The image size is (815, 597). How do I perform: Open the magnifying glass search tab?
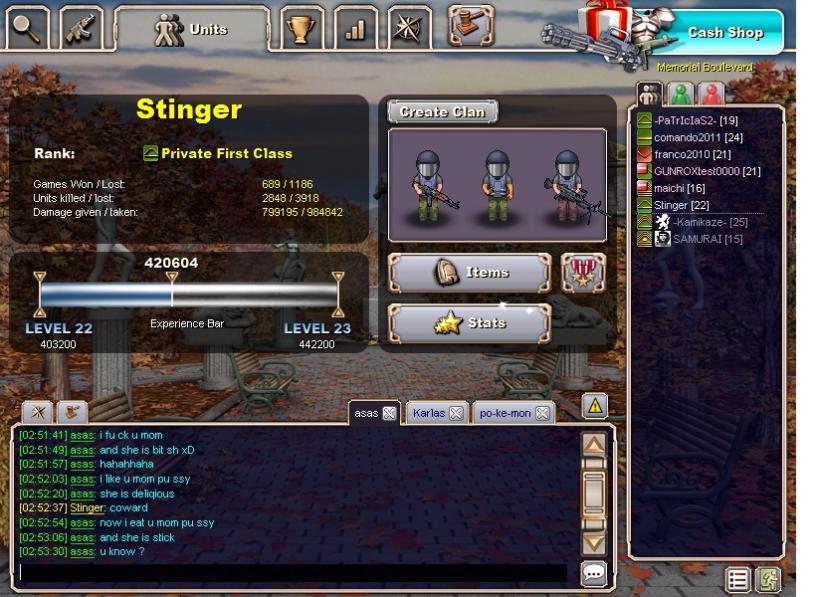[28, 29]
